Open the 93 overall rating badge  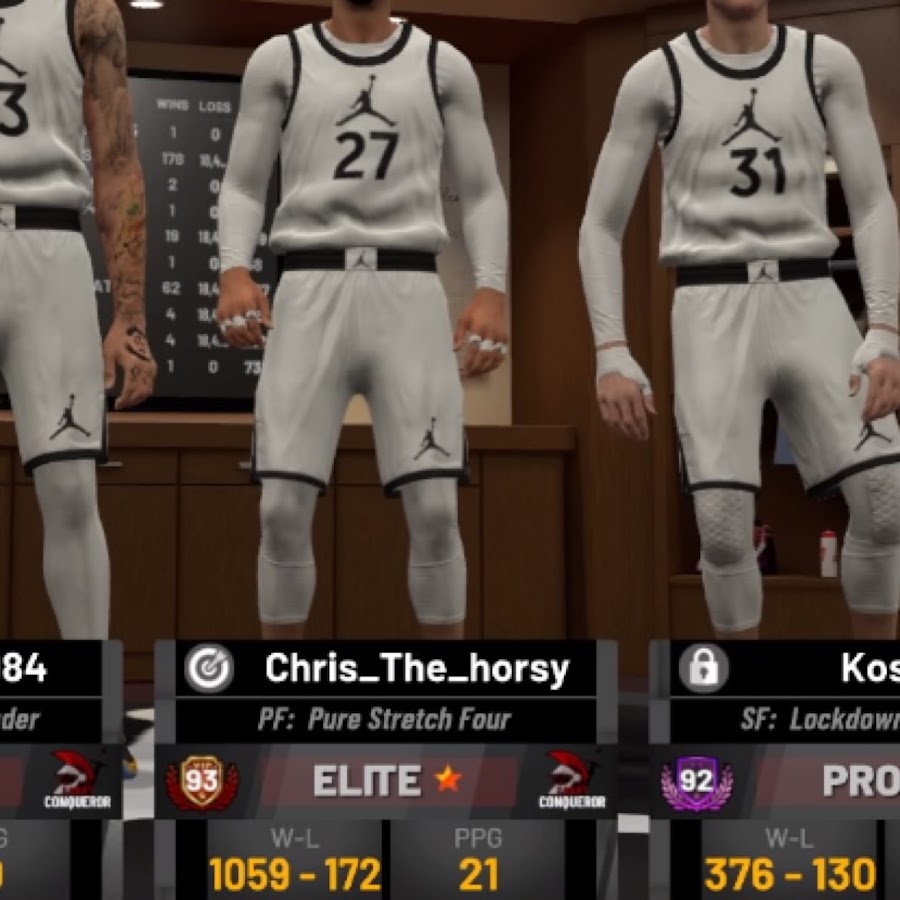(x=202, y=781)
